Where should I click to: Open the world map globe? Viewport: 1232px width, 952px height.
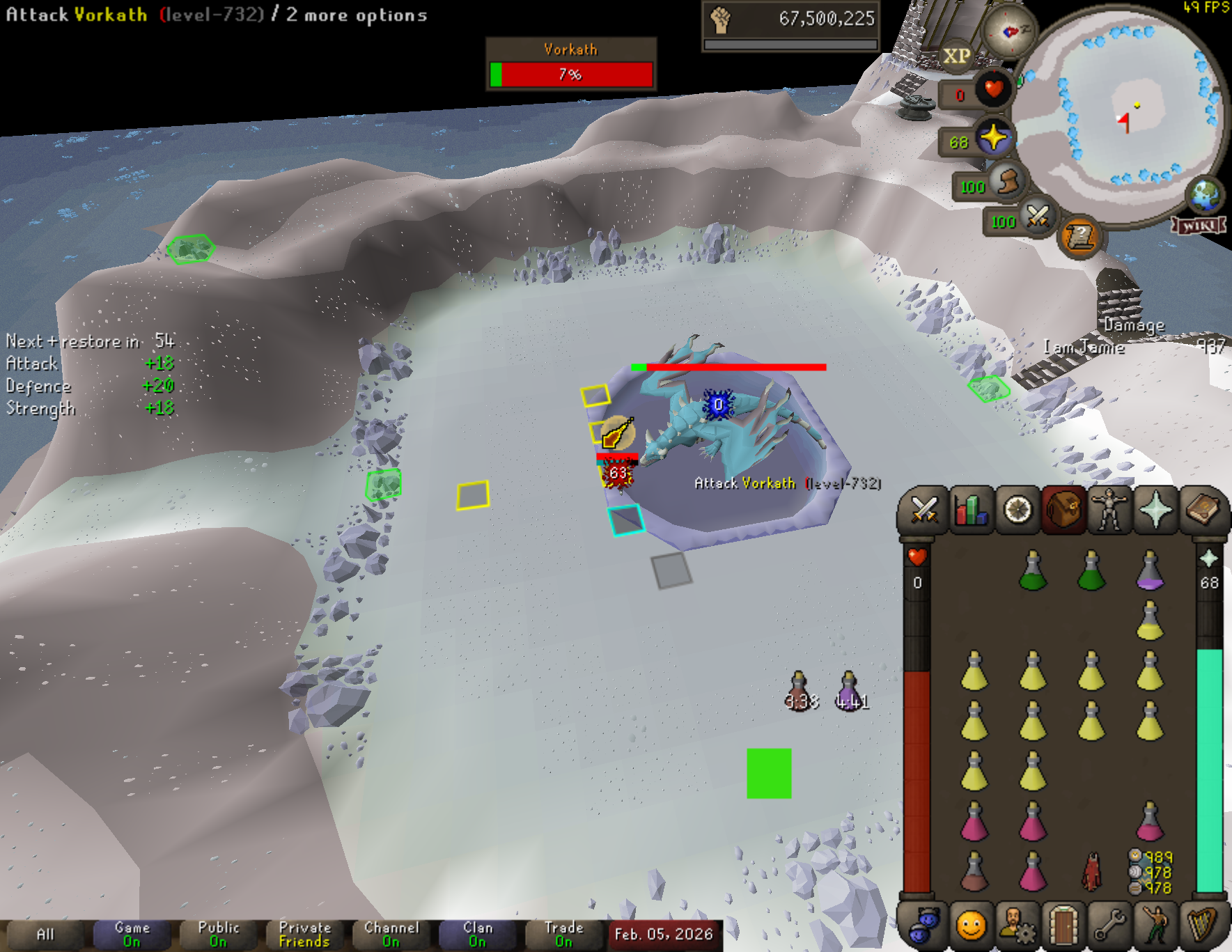(x=1206, y=194)
